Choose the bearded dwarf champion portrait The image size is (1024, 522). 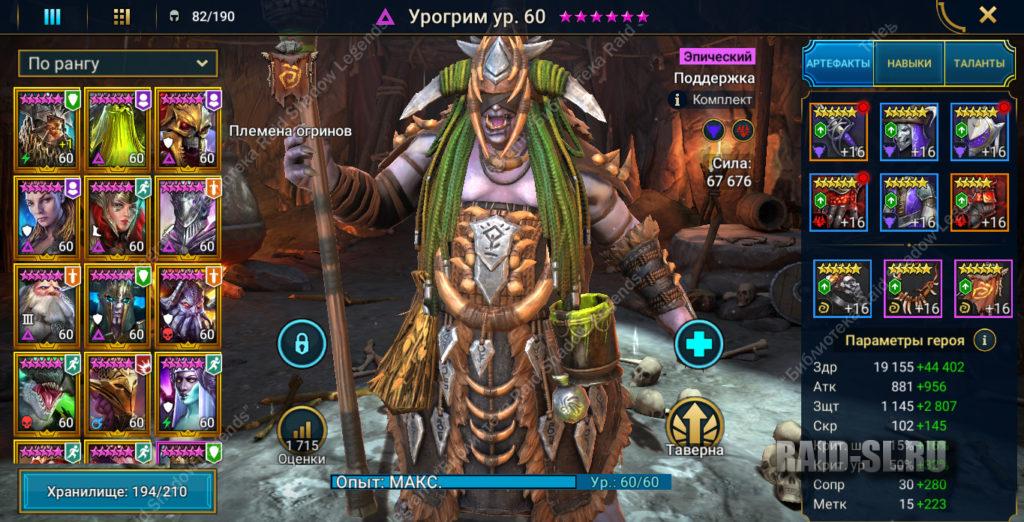click(x=47, y=303)
